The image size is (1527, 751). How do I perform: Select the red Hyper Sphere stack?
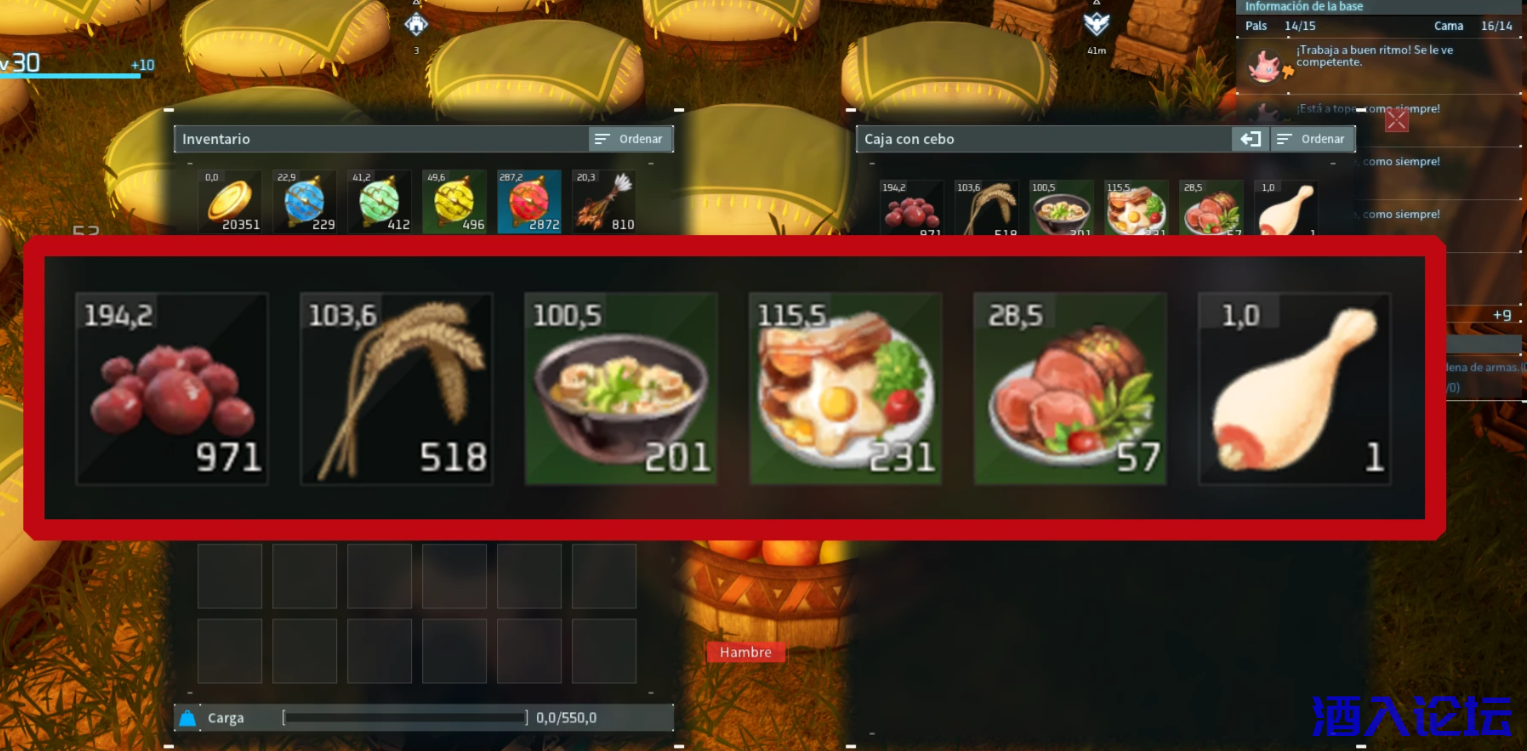[529, 202]
